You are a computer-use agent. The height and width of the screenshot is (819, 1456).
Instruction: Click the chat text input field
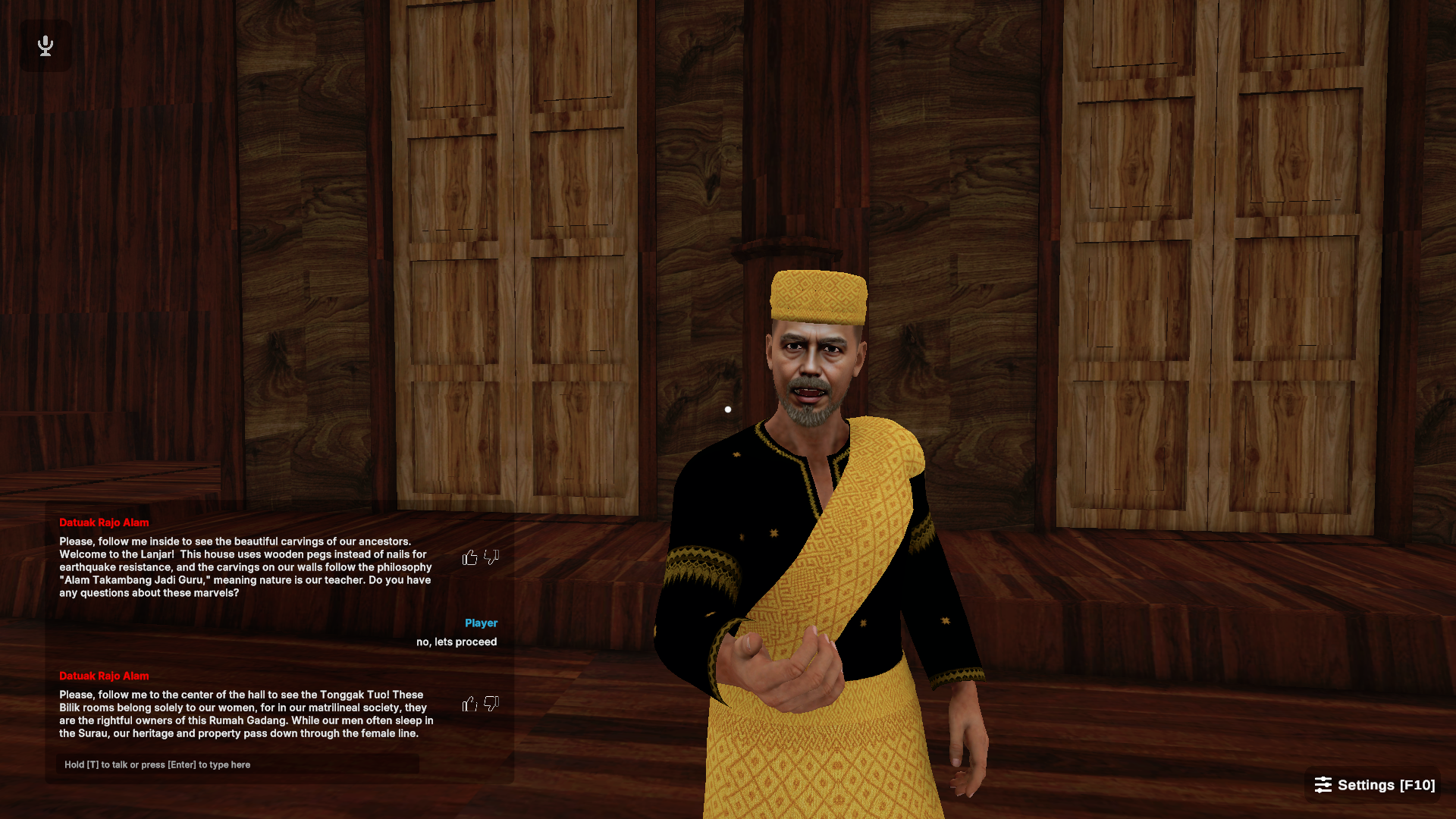[x=237, y=764]
